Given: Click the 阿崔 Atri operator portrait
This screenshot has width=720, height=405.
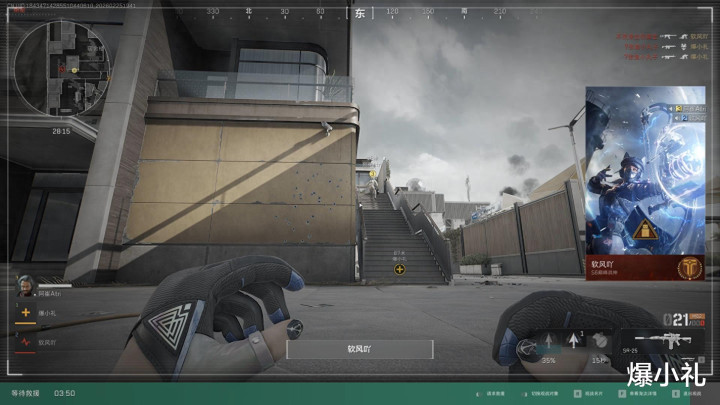Looking at the screenshot, I should point(23,285).
